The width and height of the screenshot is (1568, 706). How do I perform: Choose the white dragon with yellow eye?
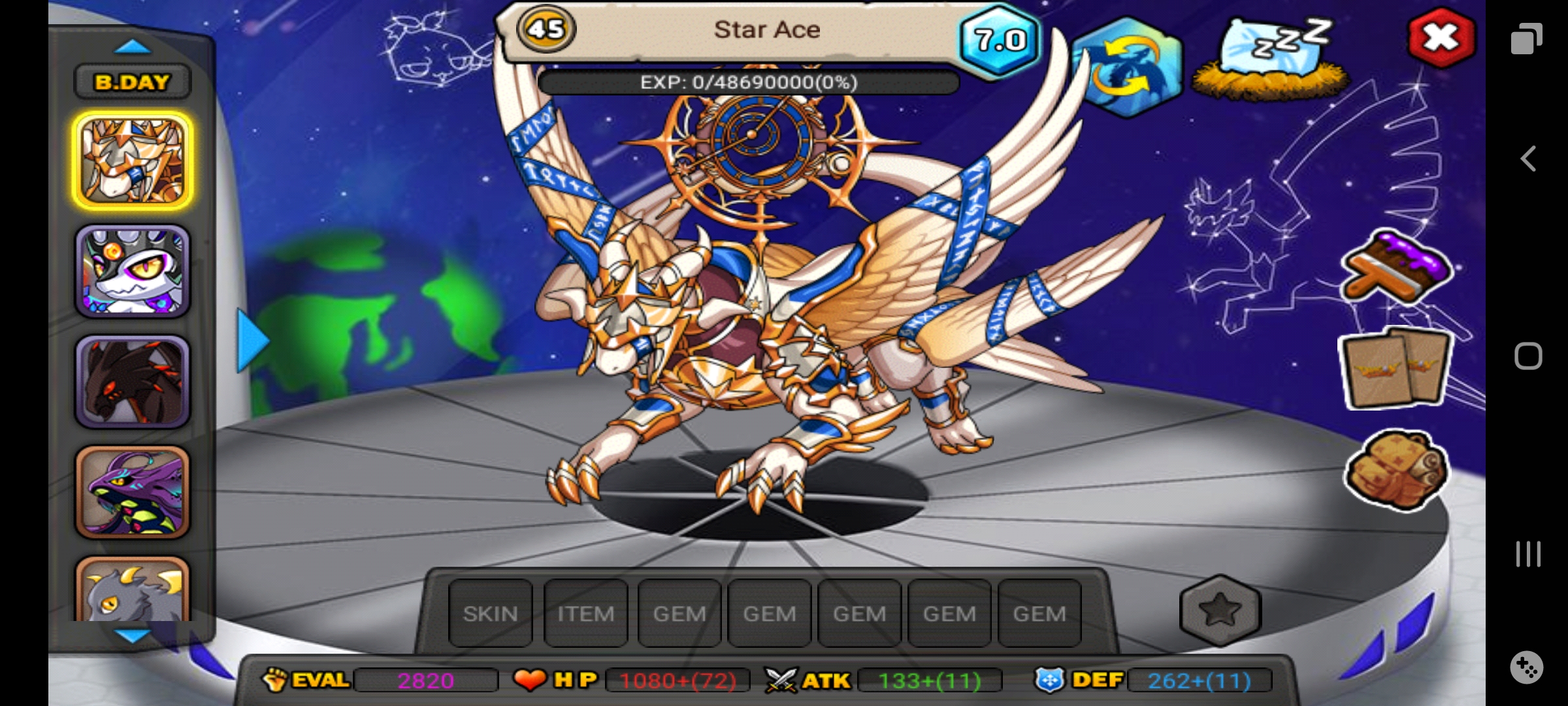click(x=133, y=271)
